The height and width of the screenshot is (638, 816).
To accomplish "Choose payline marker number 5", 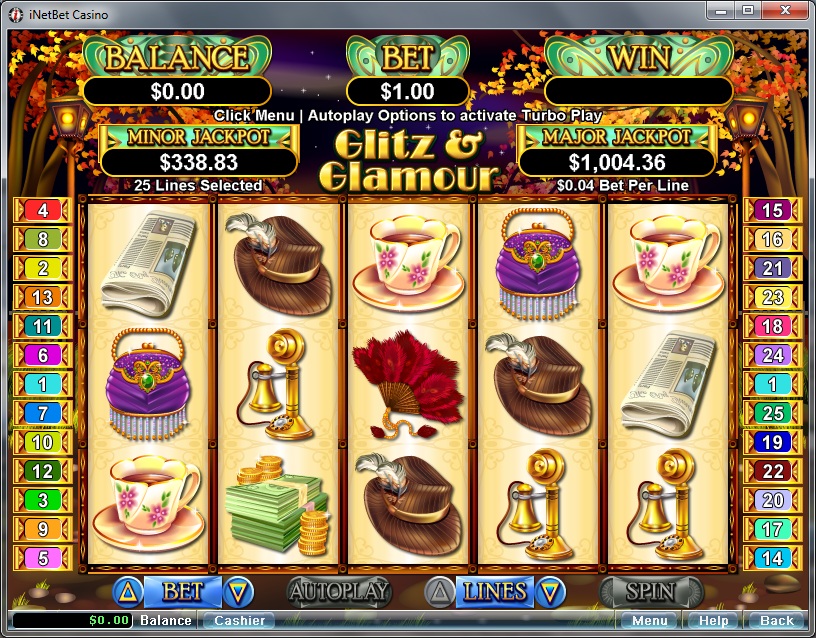I will [42, 558].
